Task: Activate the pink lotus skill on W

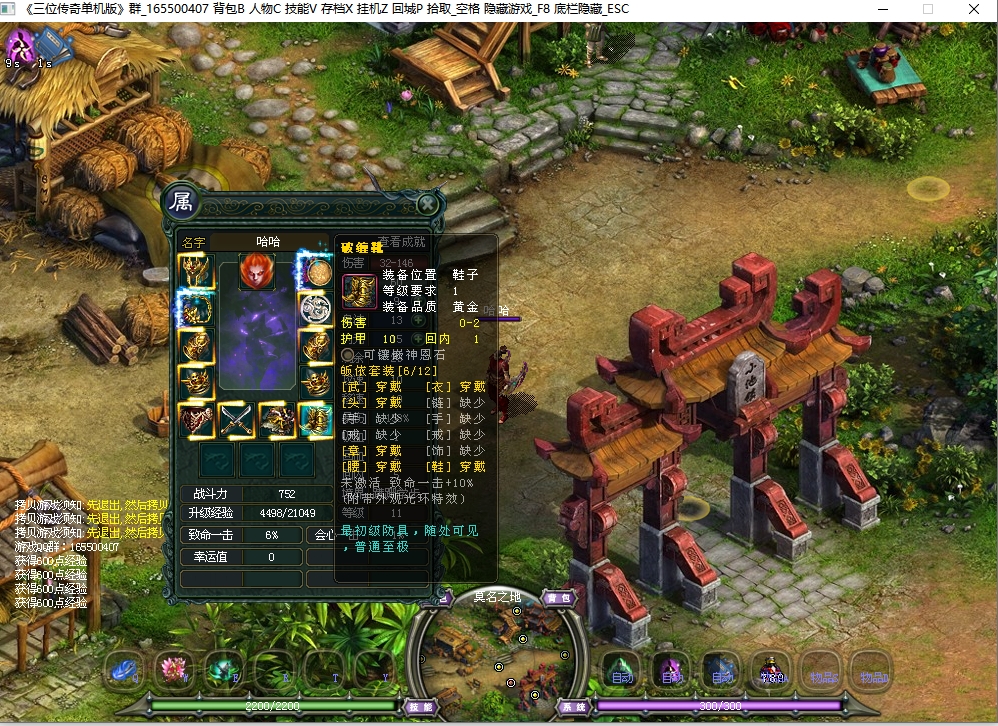Action: (173, 668)
